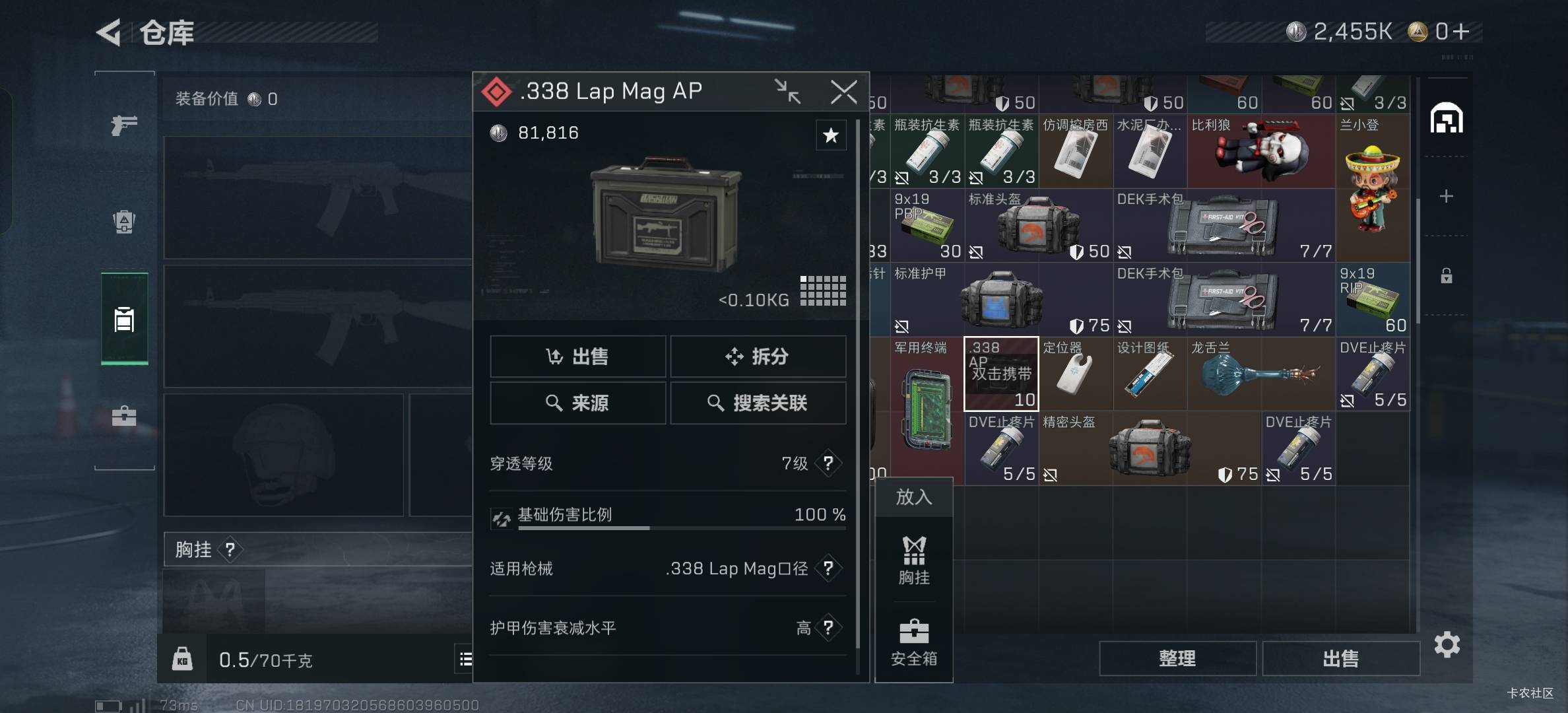Click the plus icon on the right panel
The height and width of the screenshot is (713, 1568).
(1446, 195)
